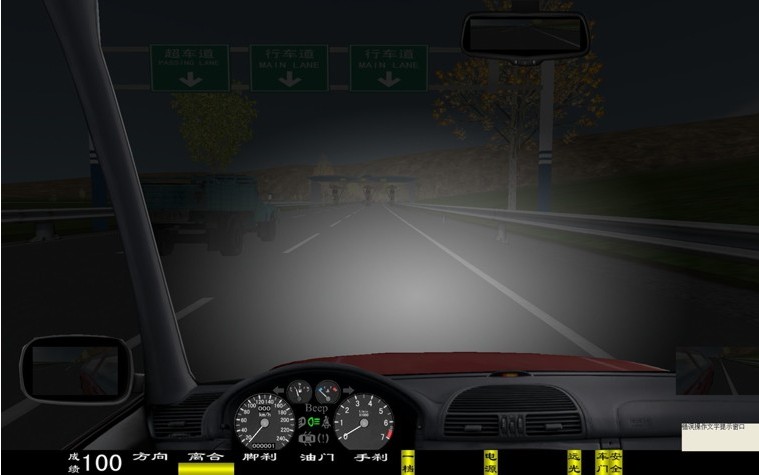Image resolution: width=759 pixels, height=475 pixels.
Task: Toggle the 远光 high beam indicator
Action: point(573,461)
